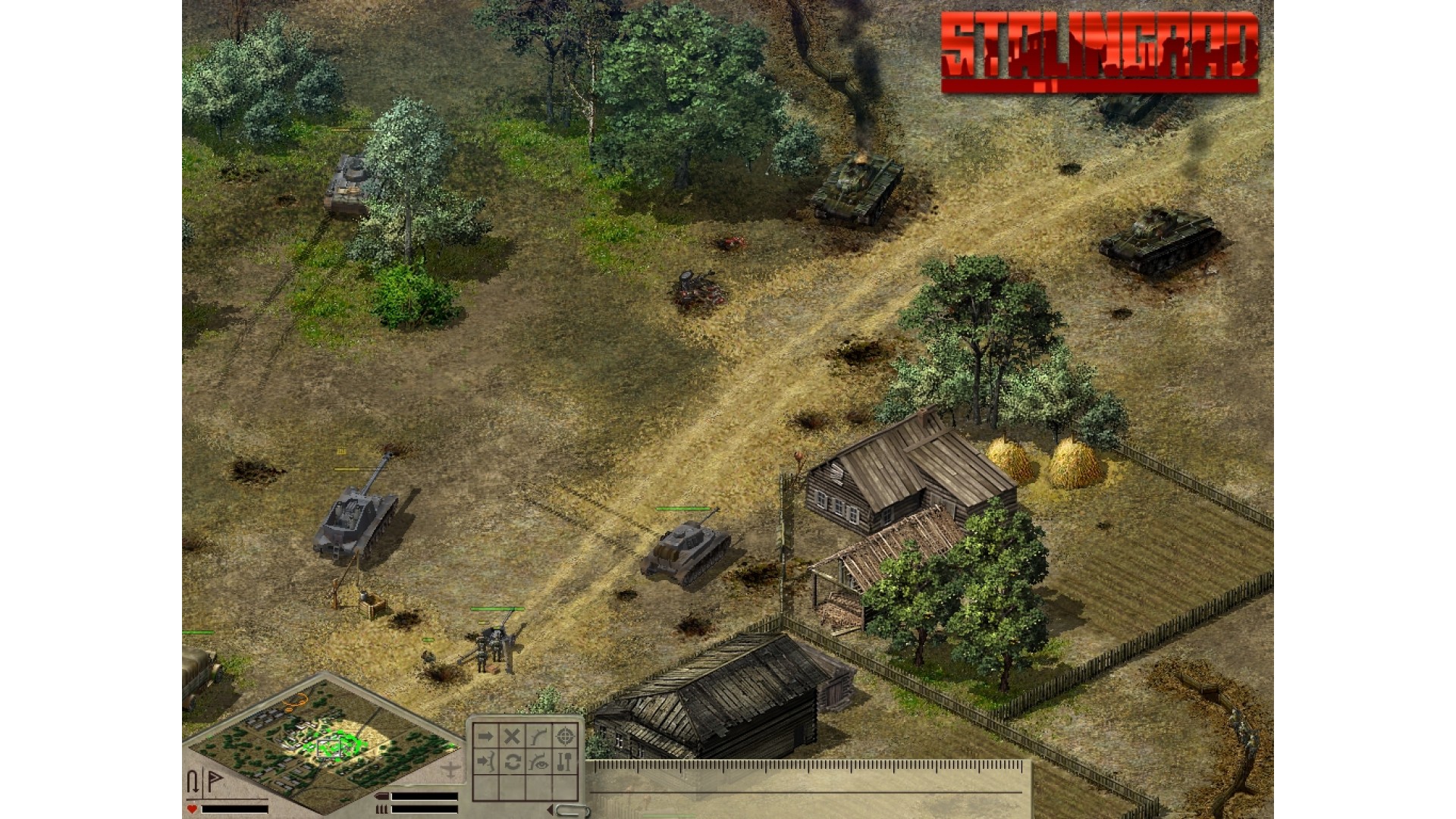Click the flag icon left of minimap
The height and width of the screenshot is (819, 1456).
click(x=215, y=781)
